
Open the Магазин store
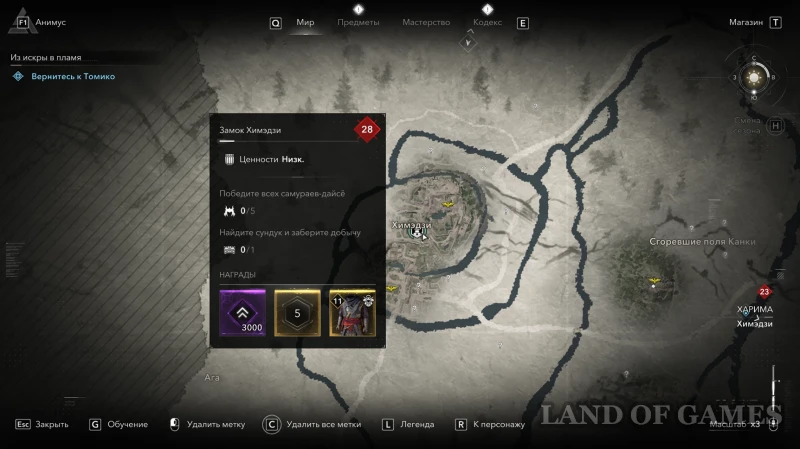pyautogui.click(x=746, y=22)
